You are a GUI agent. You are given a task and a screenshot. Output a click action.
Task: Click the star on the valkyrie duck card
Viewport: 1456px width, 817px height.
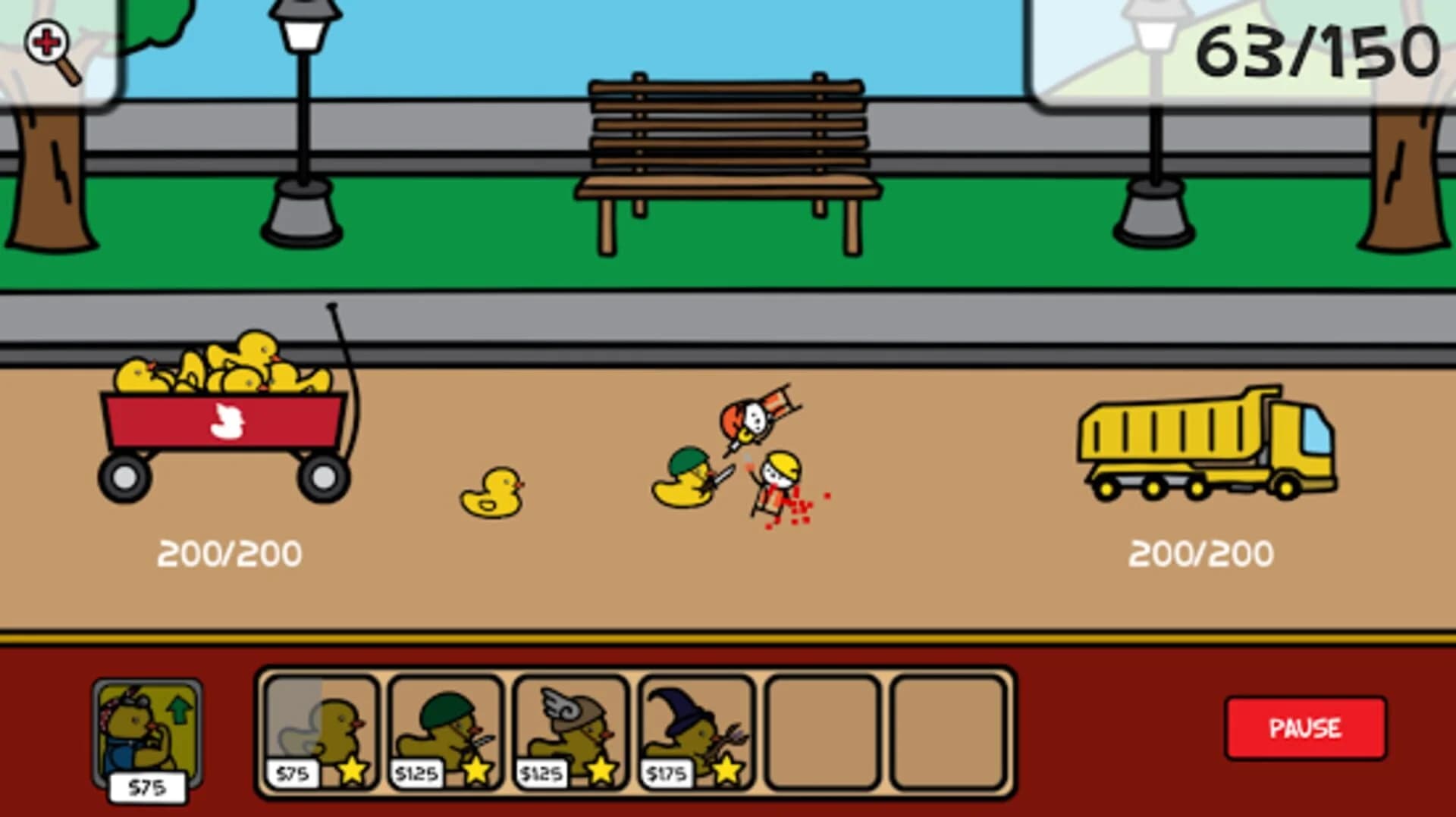pyautogui.click(x=601, y=771)
